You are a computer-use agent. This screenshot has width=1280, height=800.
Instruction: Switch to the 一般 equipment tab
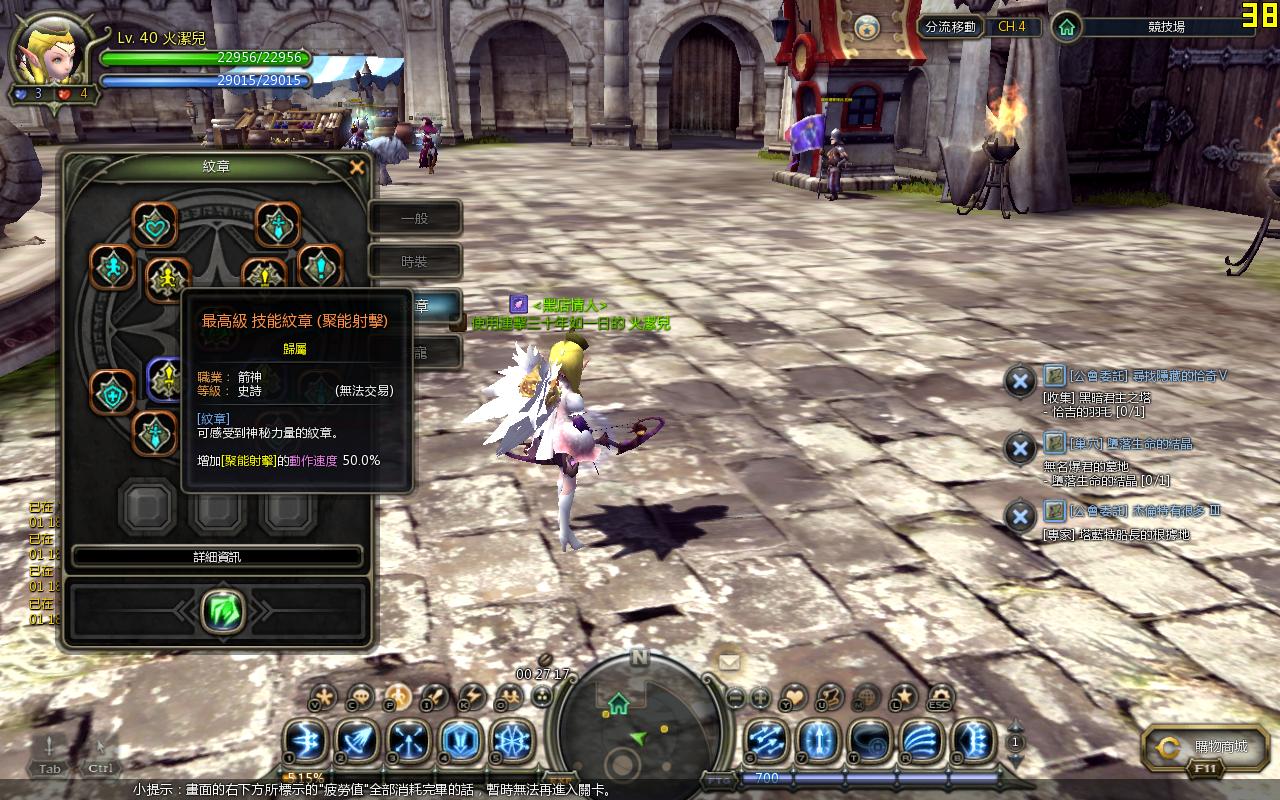pos(415,218)
